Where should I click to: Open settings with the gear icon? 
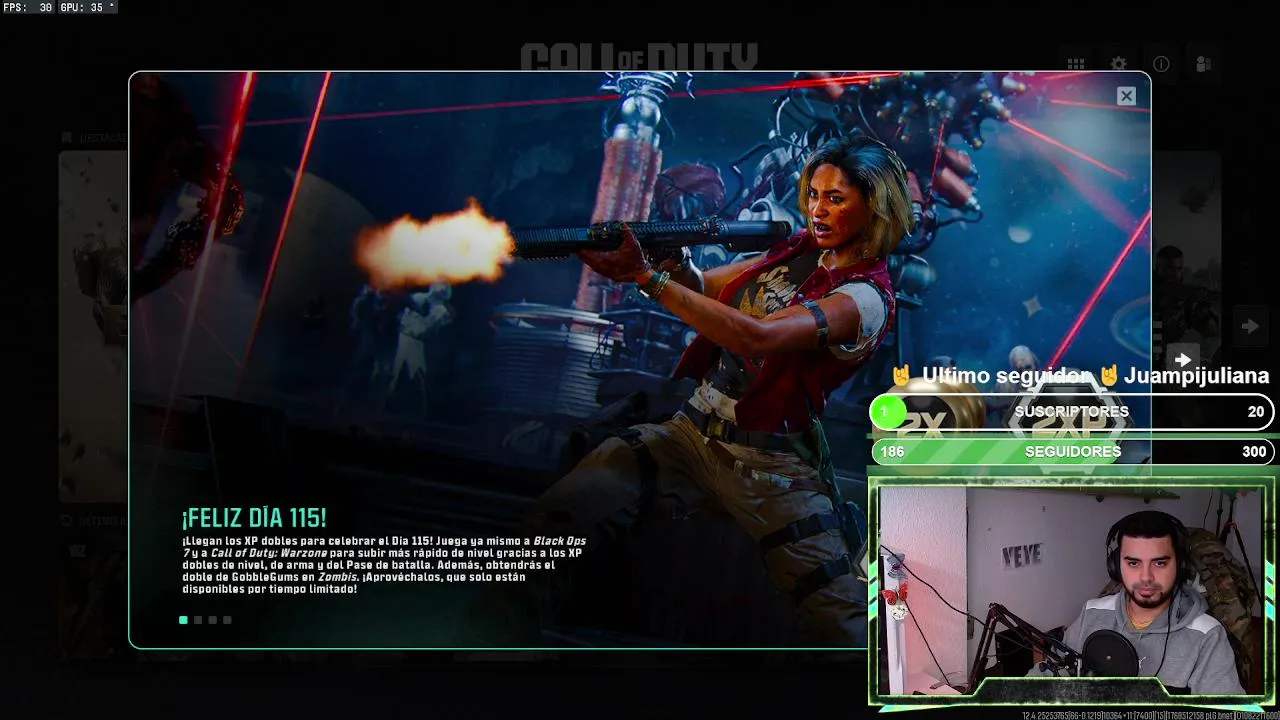pyautogui.click(x=1119, y=64)
